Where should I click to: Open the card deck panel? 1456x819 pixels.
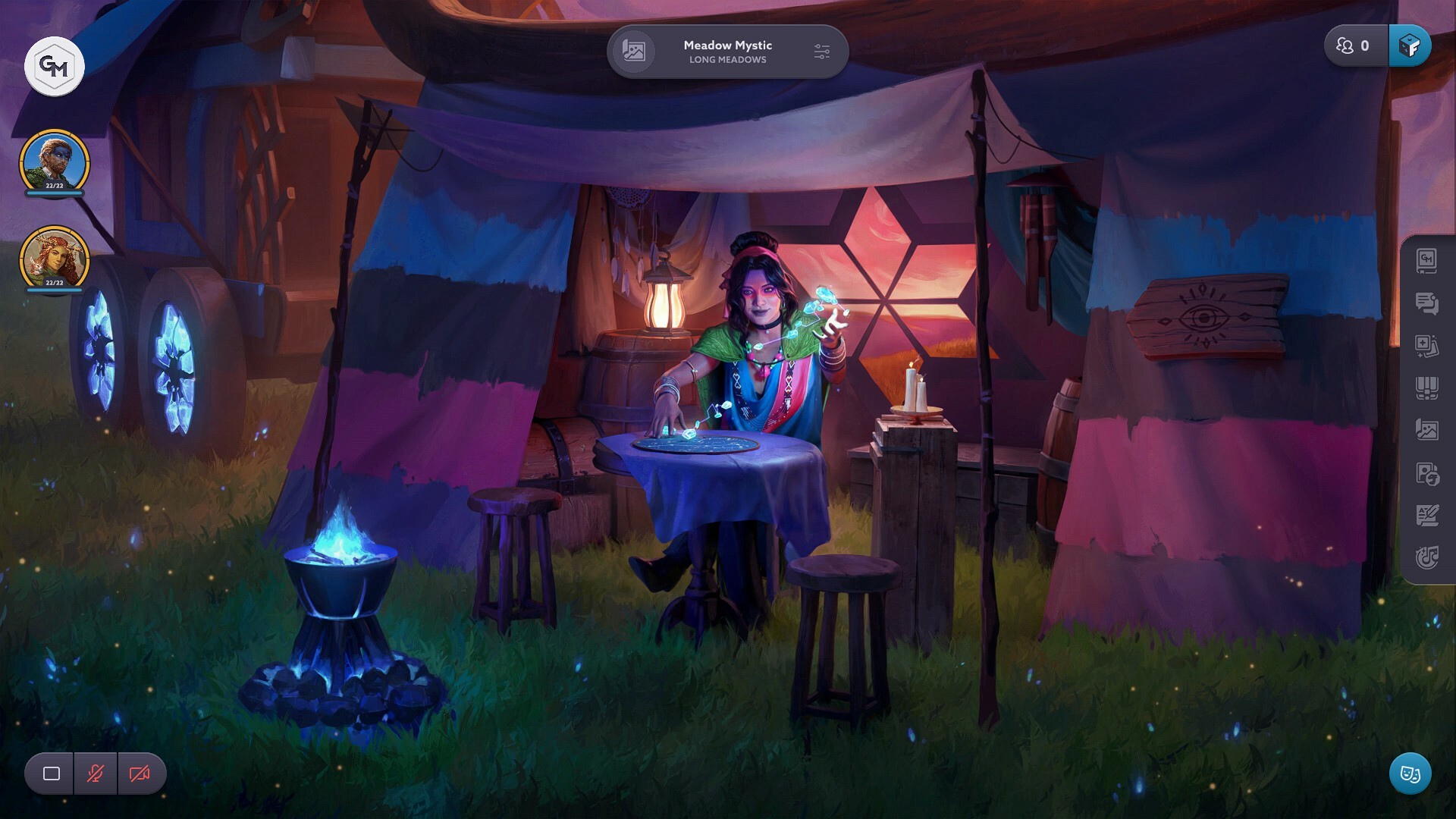1428,389
